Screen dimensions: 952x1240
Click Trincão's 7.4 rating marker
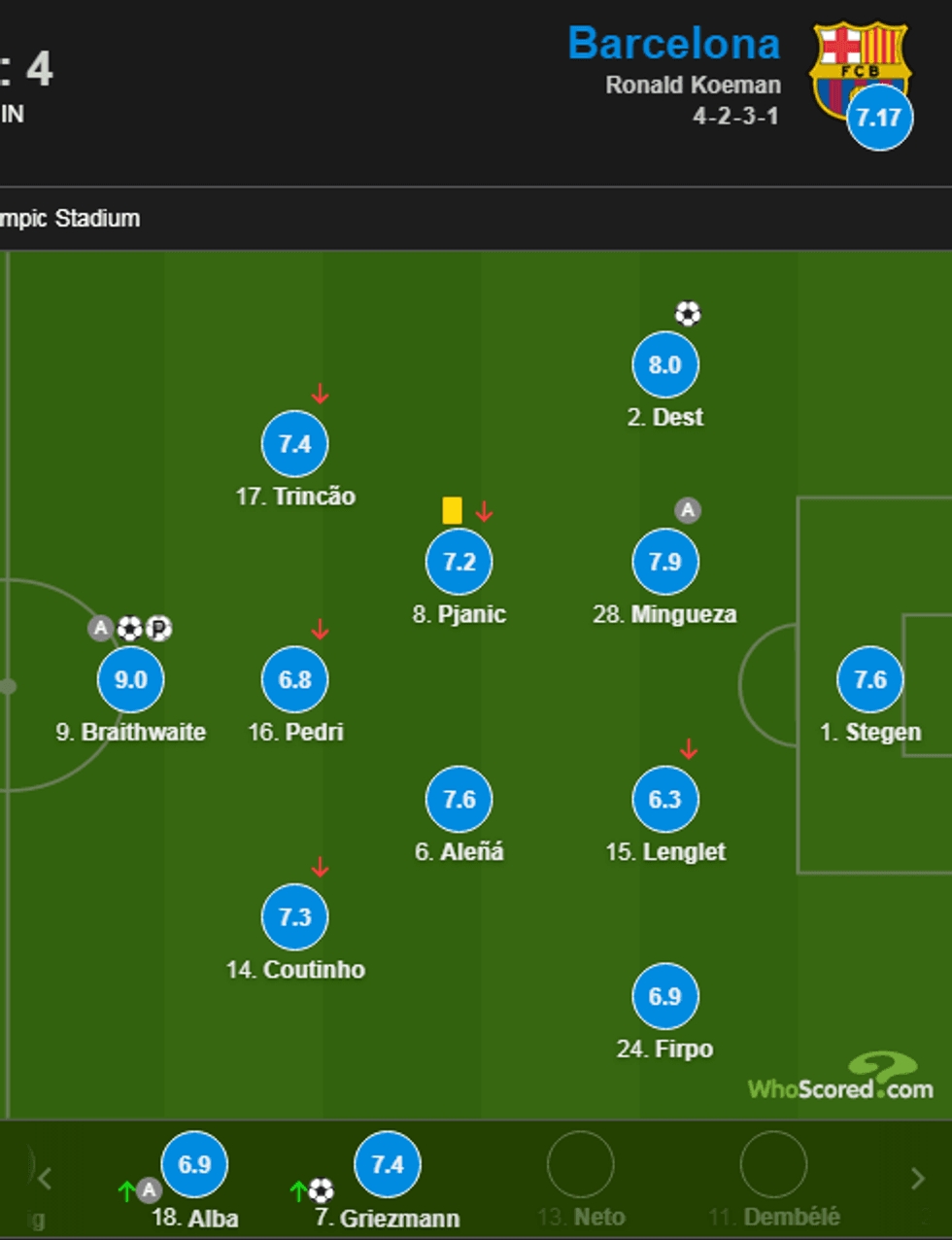[x=295, y=444]
